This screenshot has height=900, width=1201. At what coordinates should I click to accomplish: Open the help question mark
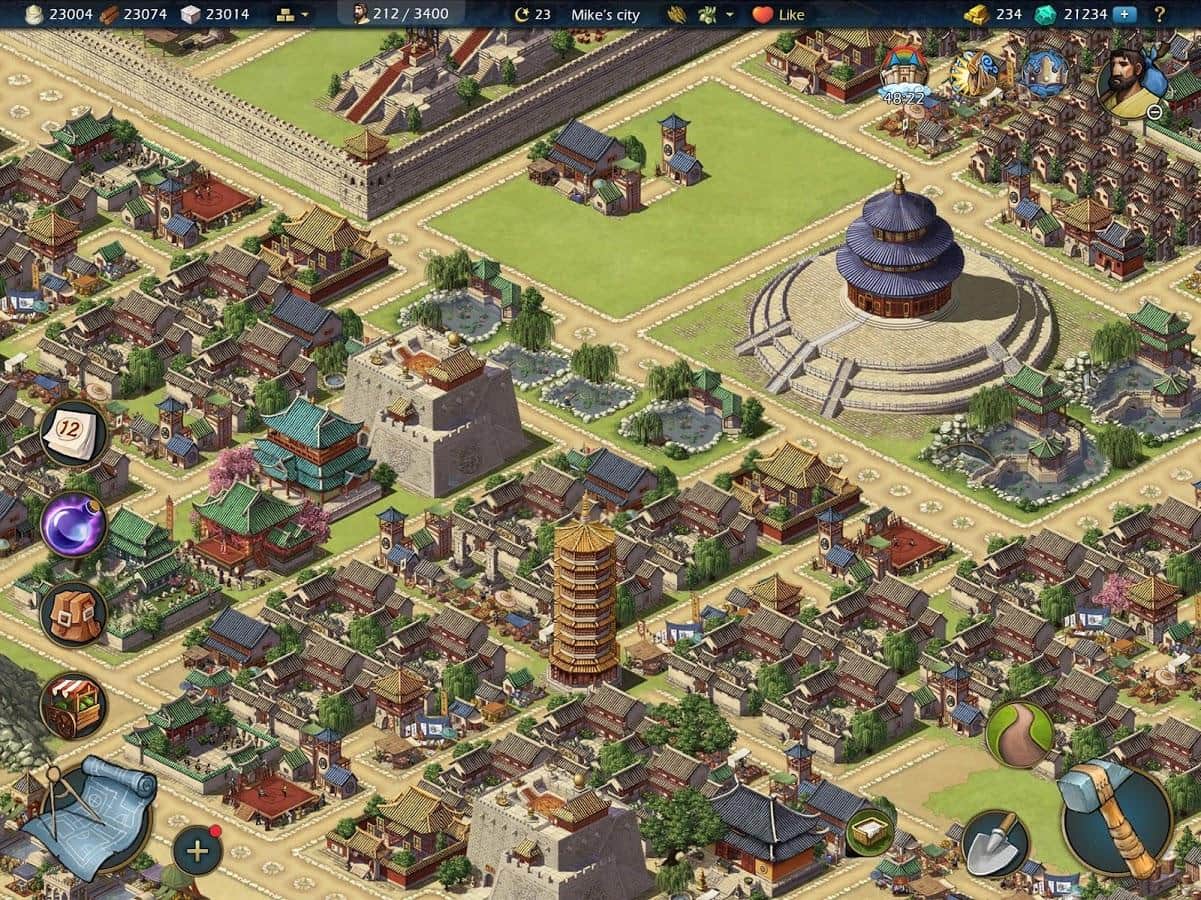pyautogui.click(x=1160, y=14)
